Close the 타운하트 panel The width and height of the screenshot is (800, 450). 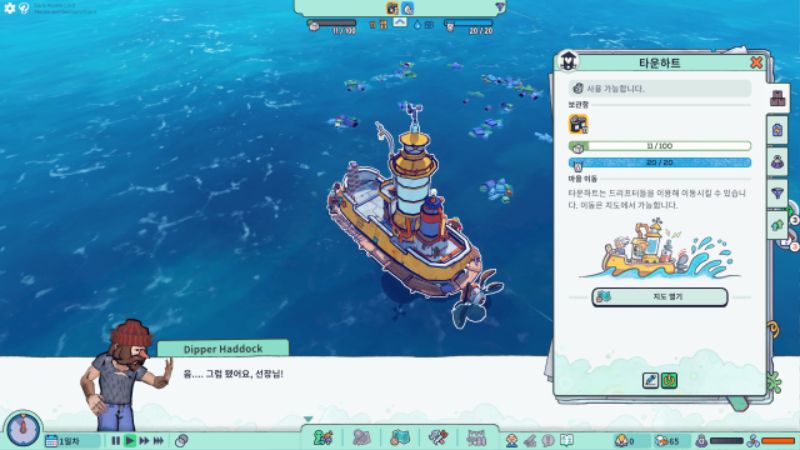click(x=756, y=63)
